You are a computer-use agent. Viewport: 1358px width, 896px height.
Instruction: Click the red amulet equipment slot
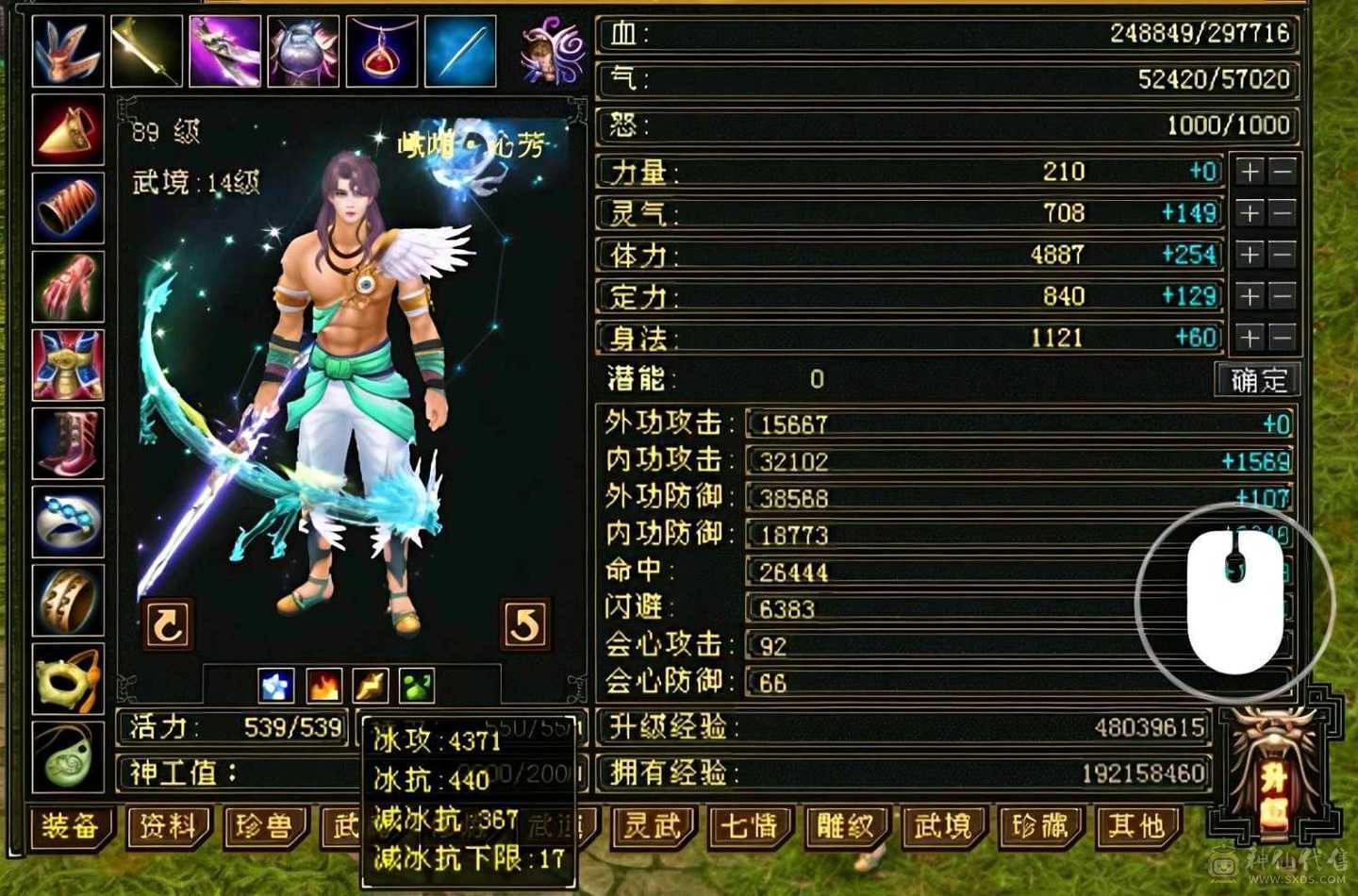382,49
